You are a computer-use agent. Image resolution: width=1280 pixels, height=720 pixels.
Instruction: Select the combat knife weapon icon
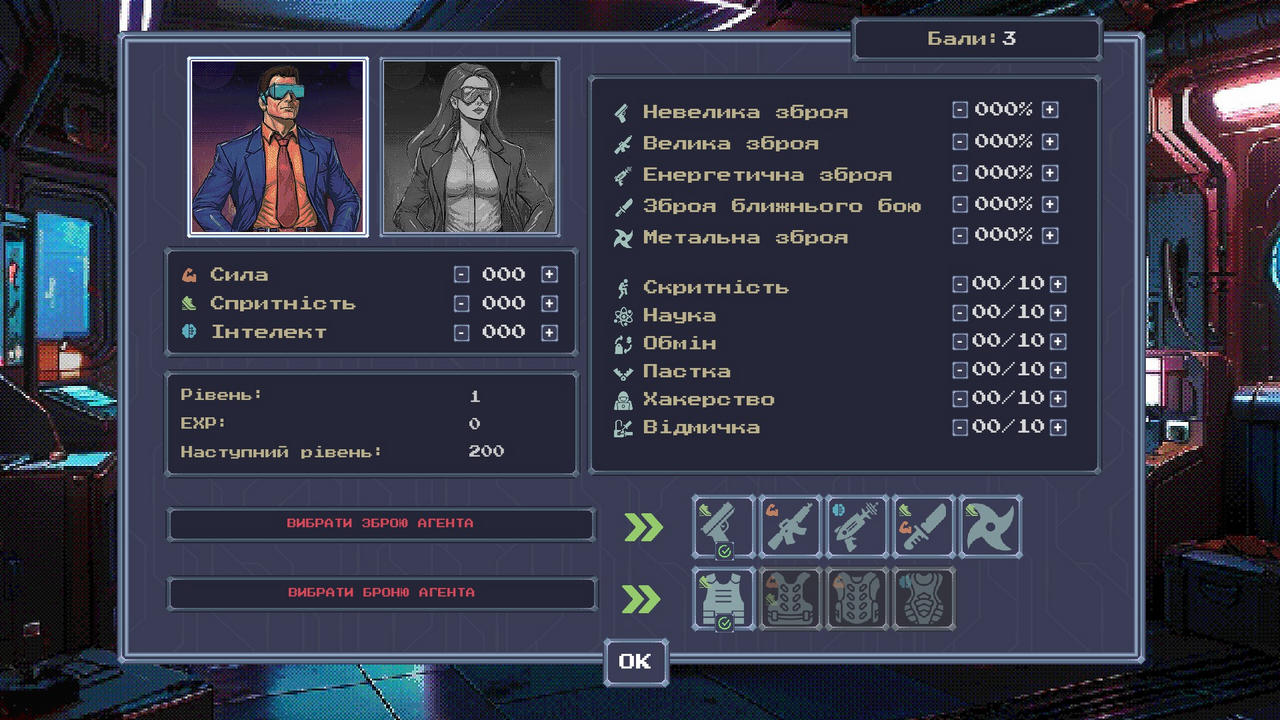(x=924, y=526)
